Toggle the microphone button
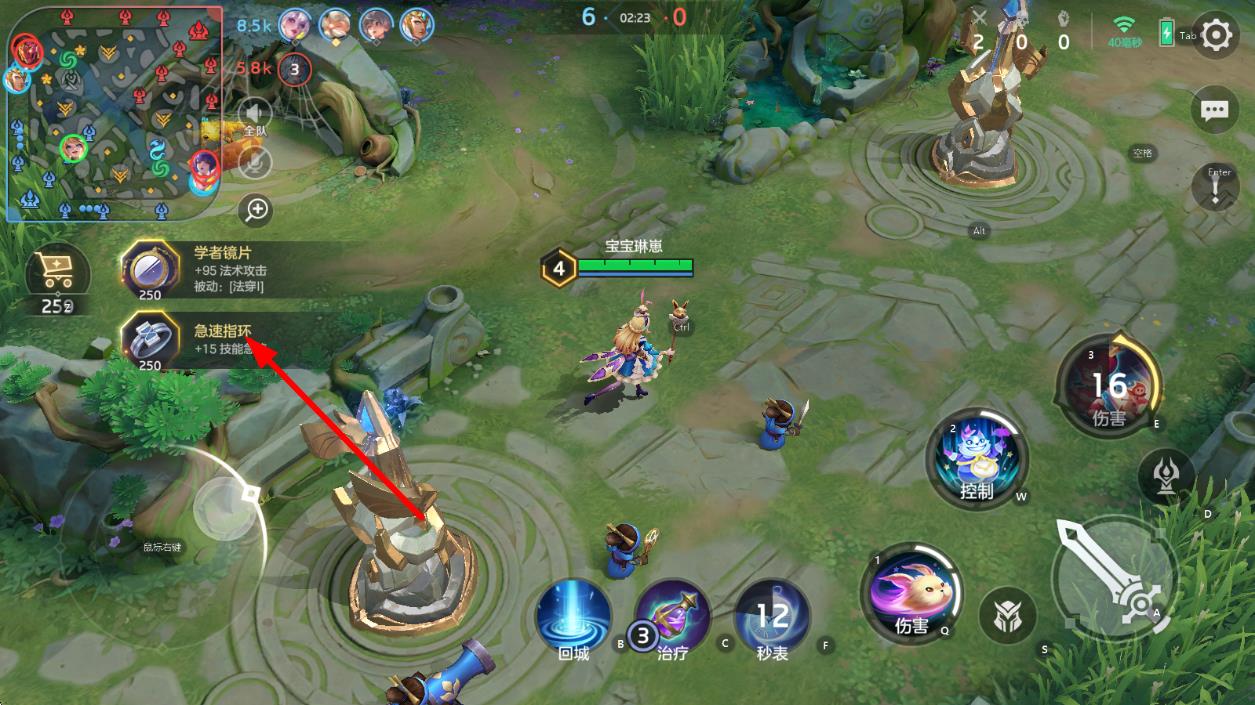The width and height of the screenshot is (1255, 705). (x=257, y=160)
